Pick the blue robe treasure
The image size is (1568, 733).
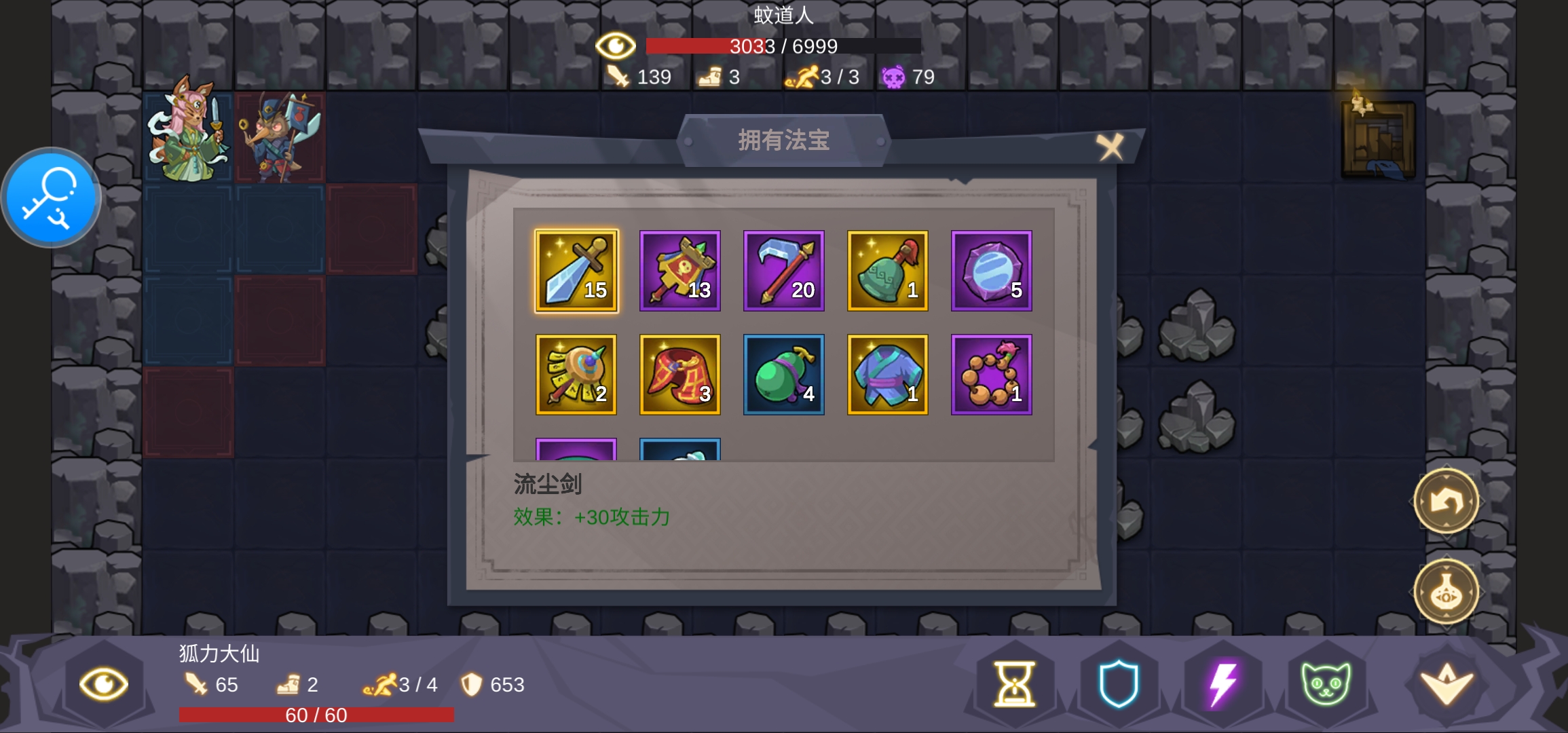pyautogui.click(x=888, y=375)
